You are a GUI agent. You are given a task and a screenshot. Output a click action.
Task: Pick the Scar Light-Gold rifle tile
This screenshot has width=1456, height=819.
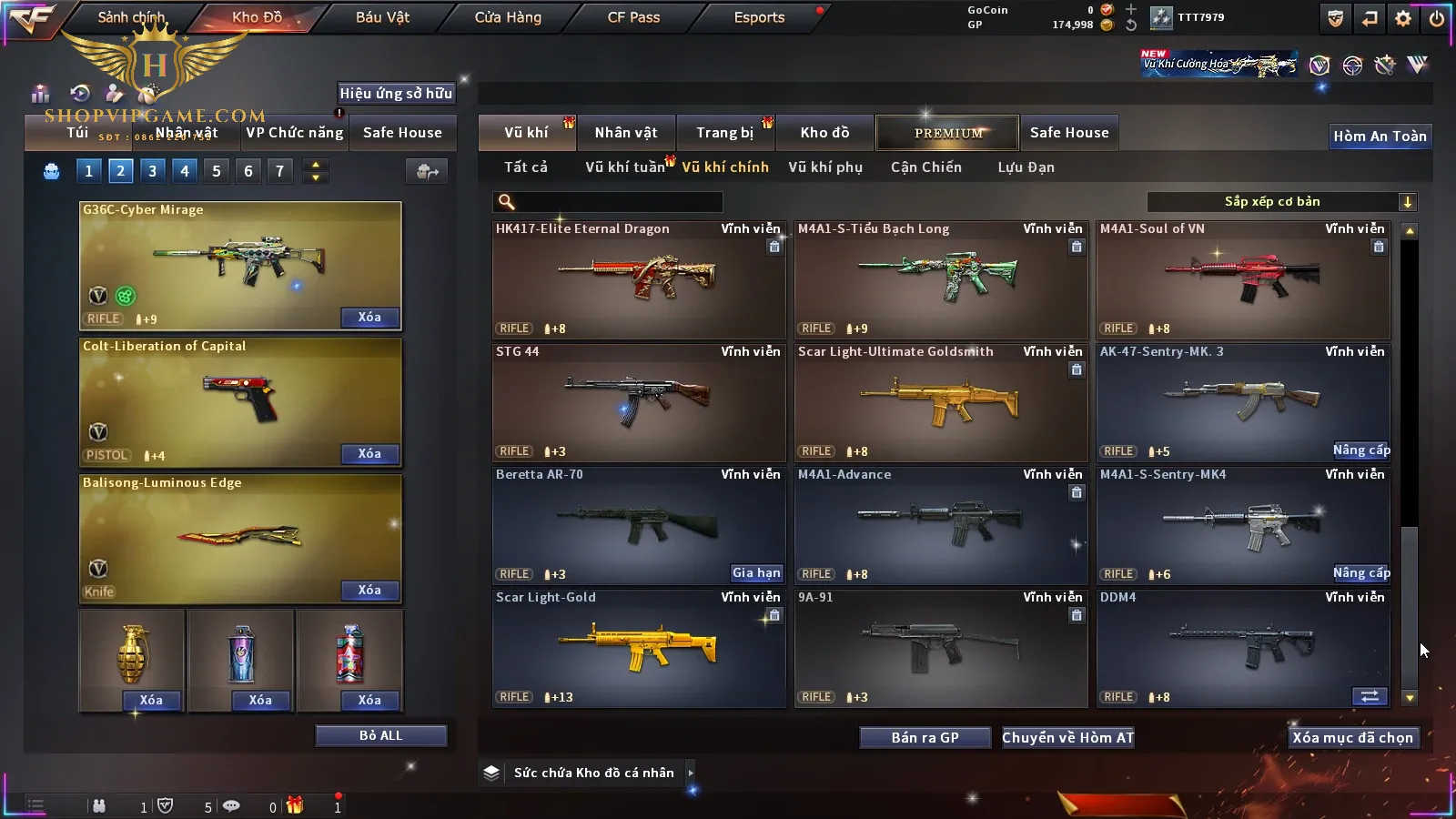(x=638, y=648)
